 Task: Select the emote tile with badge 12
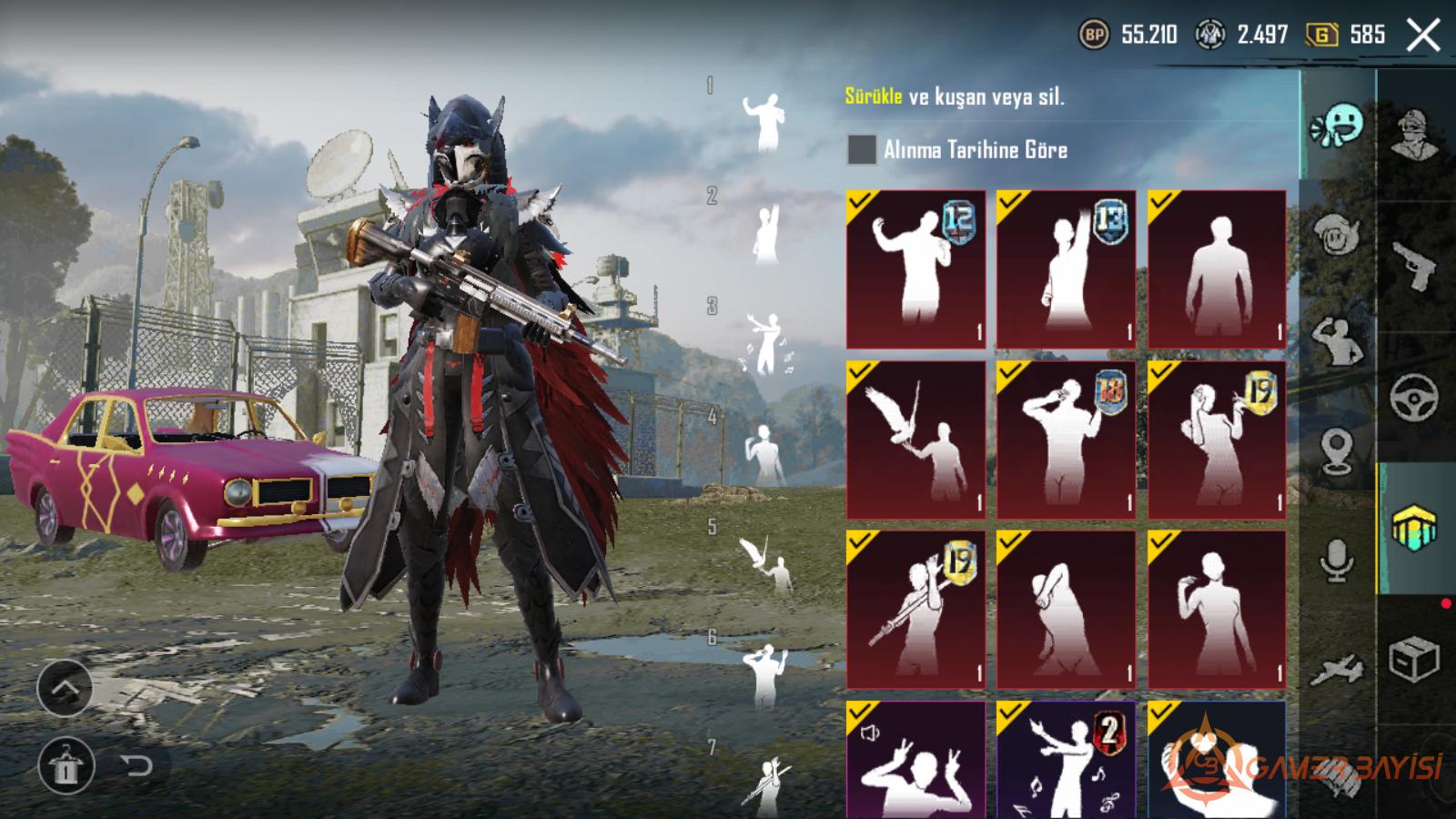click(915, 269)
